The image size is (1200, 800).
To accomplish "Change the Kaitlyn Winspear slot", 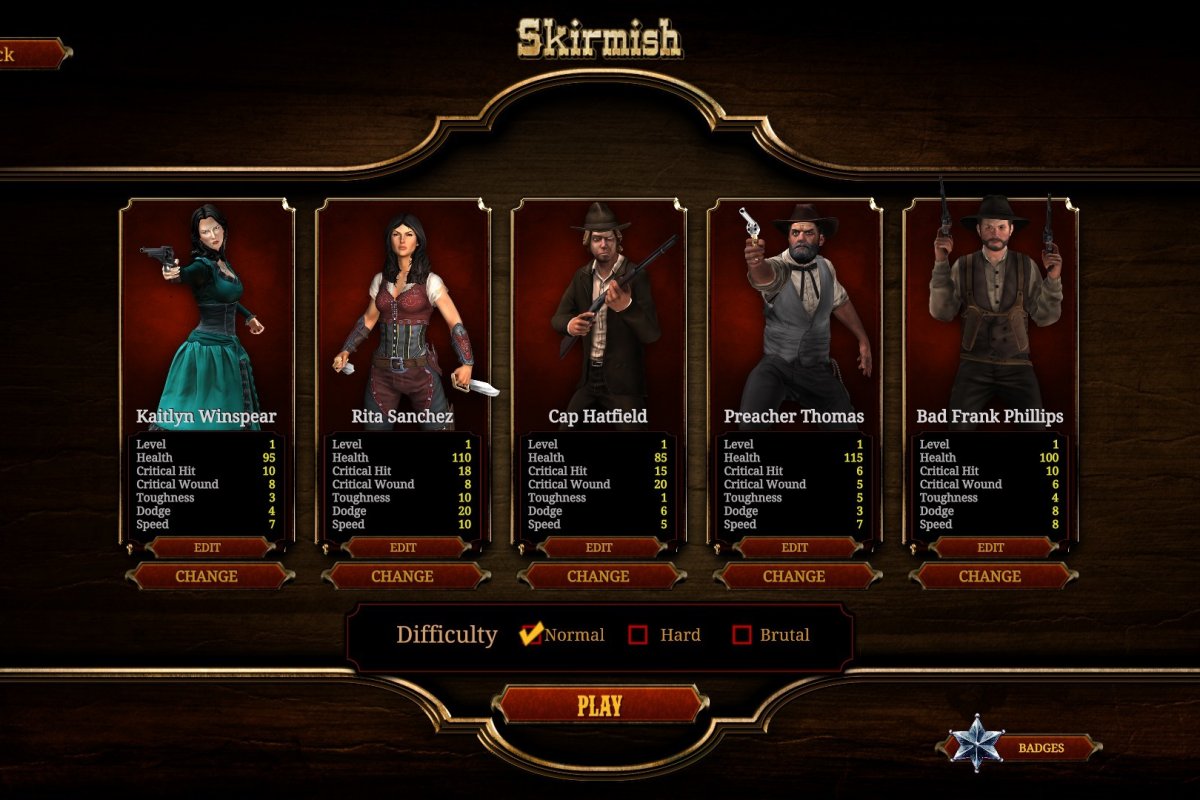I will [207, 576].
